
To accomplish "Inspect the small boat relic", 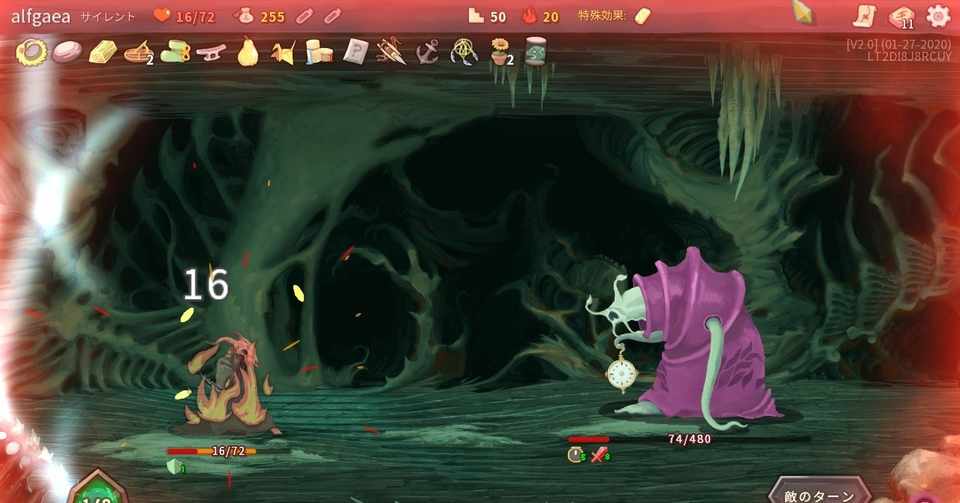I will (139, 51).
